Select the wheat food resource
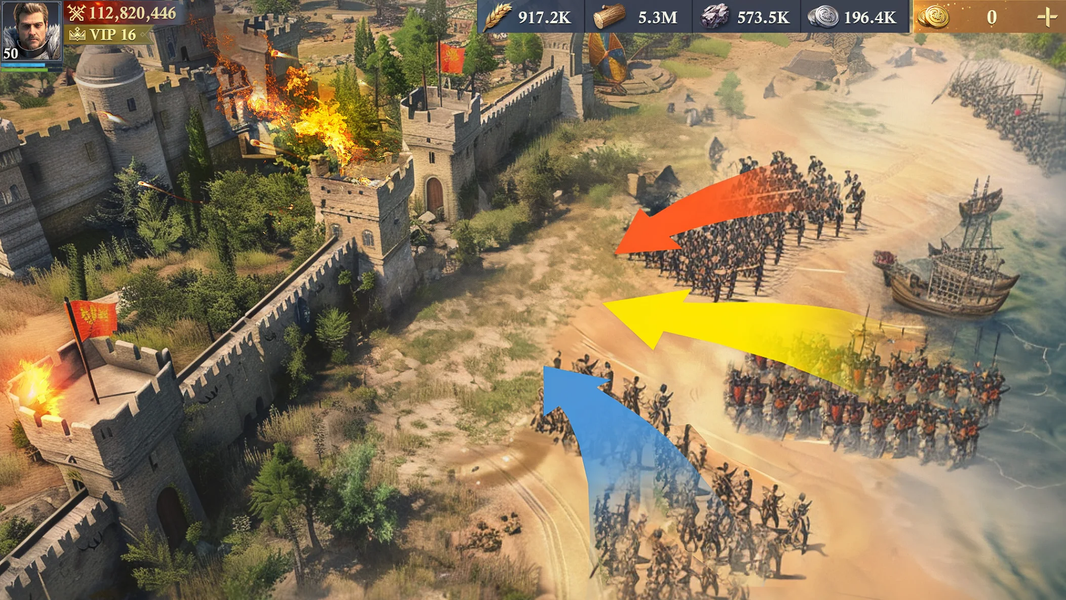This screenshot has width=1066, height=600. pos(498,16)
